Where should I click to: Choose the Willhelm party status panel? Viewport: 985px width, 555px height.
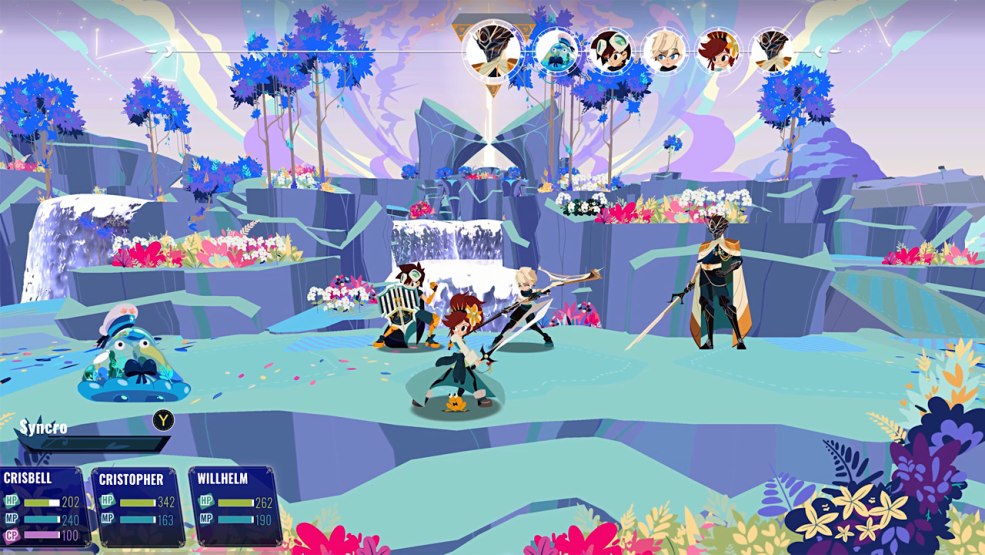click(x=232, y=504)
